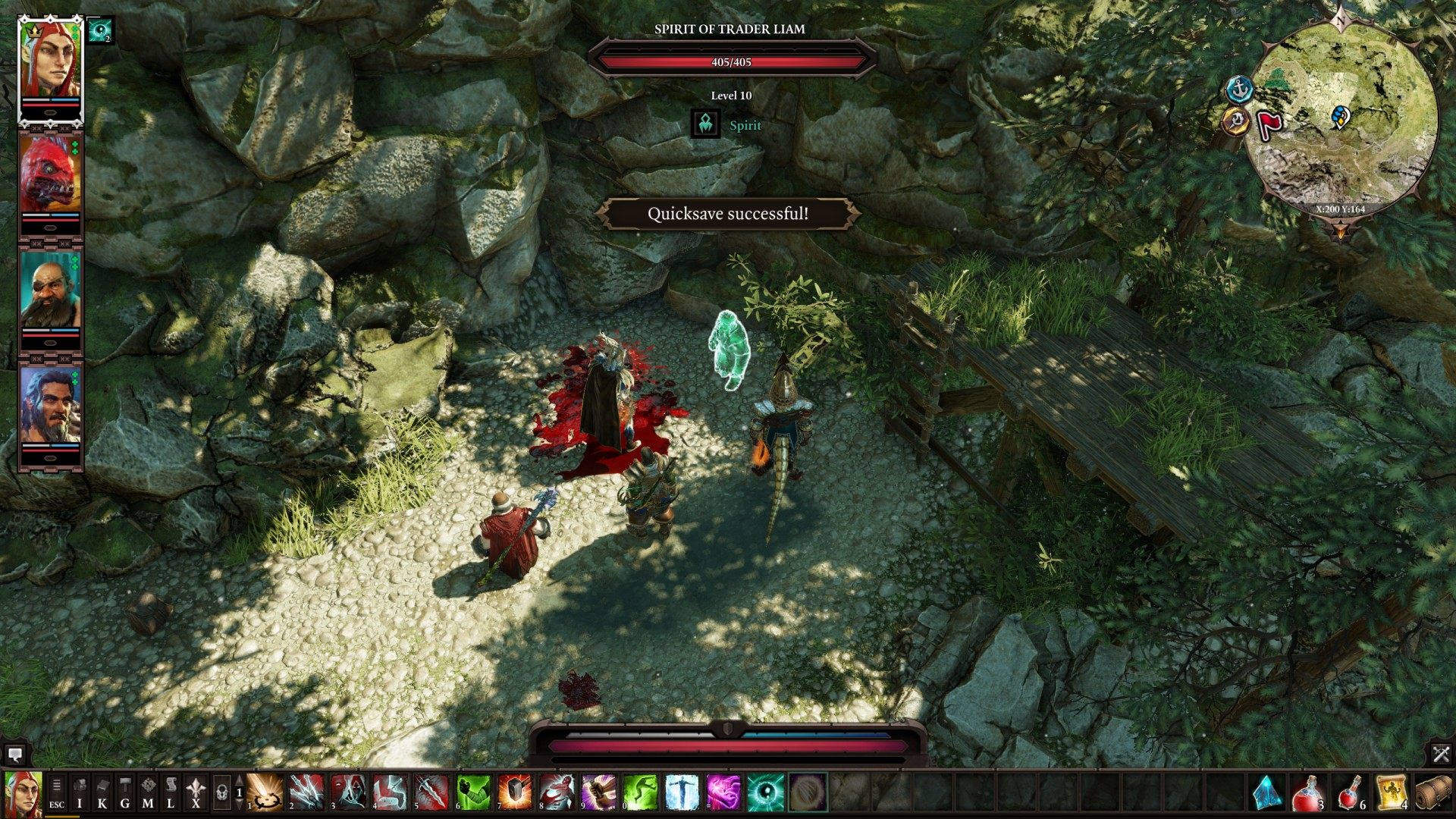Open the map with the M button
This screenshot has height=819, width=1456.
pos(148,793)
